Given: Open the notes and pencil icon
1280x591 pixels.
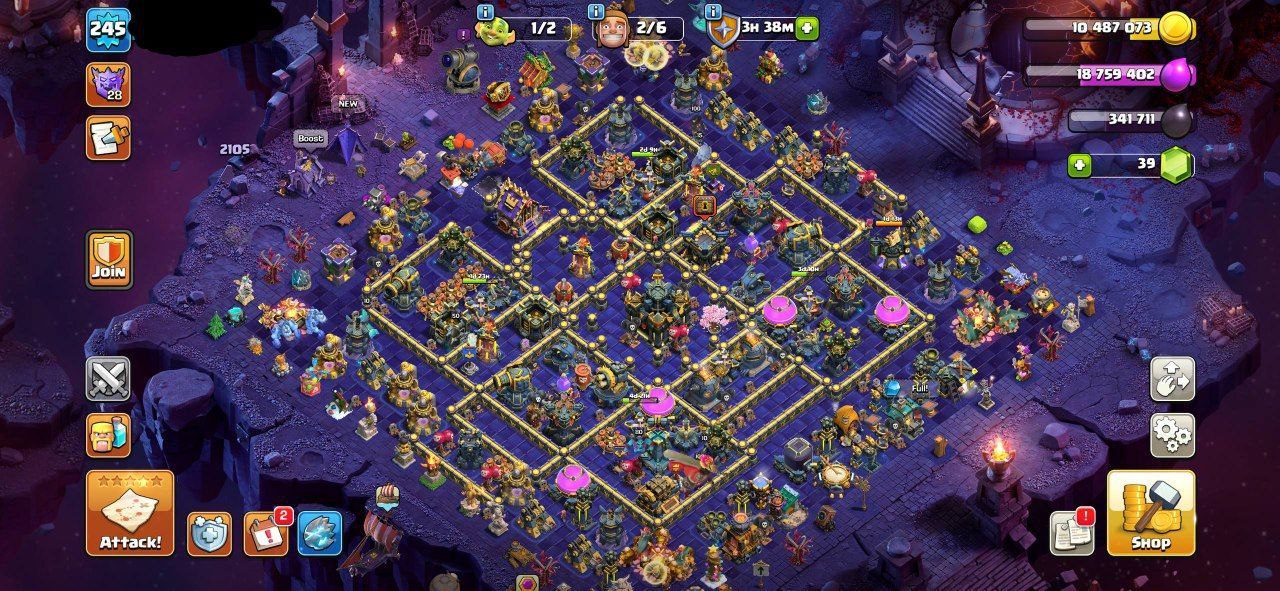Looking at the screenshot, I should click(108, 137).
